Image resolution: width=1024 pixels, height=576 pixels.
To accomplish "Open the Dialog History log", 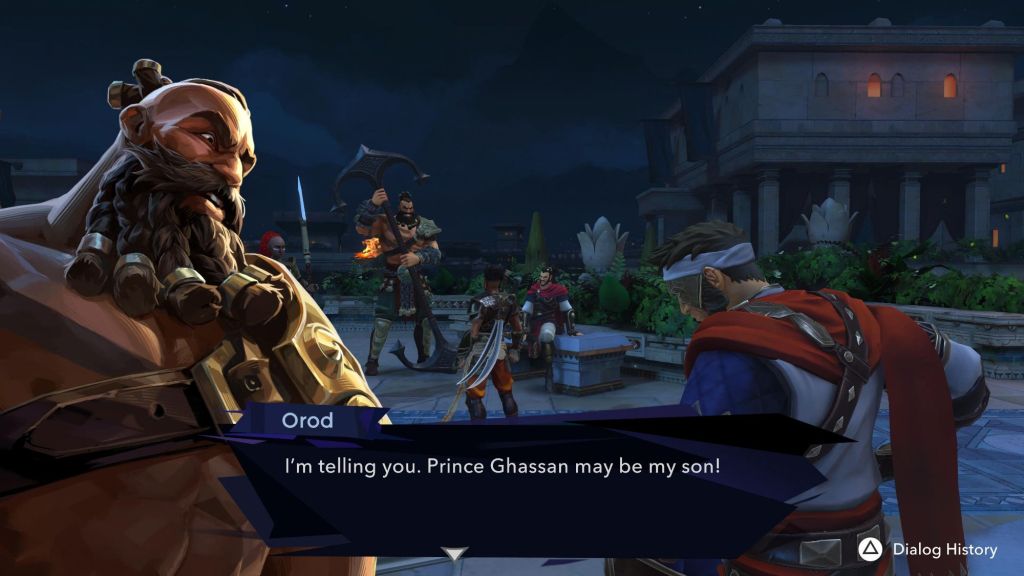I will tap(930, 549).
